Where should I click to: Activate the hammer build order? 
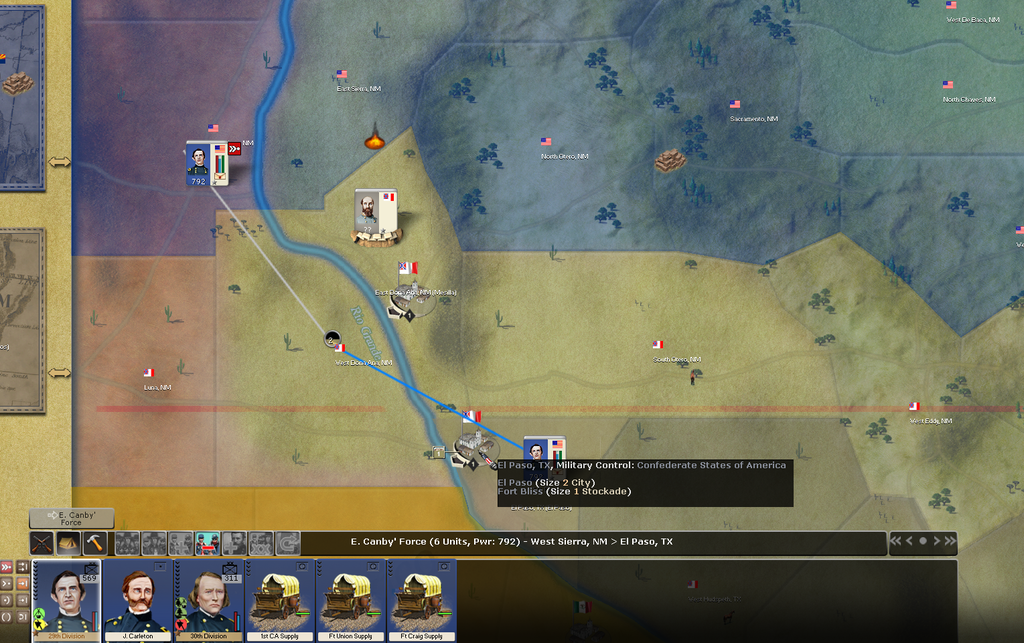tap(94, 543)
